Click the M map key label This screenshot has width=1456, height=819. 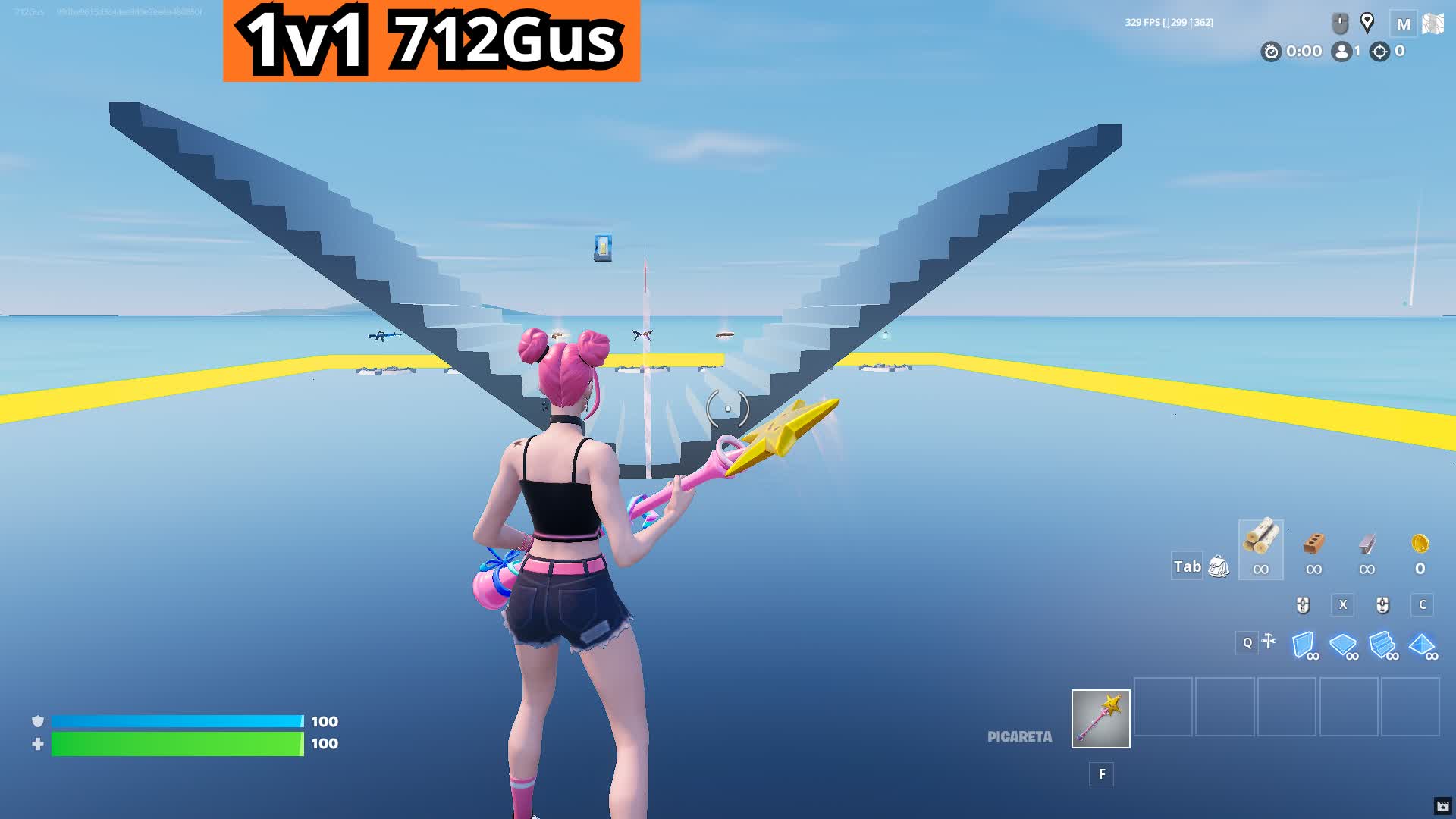coord(1404,23)
